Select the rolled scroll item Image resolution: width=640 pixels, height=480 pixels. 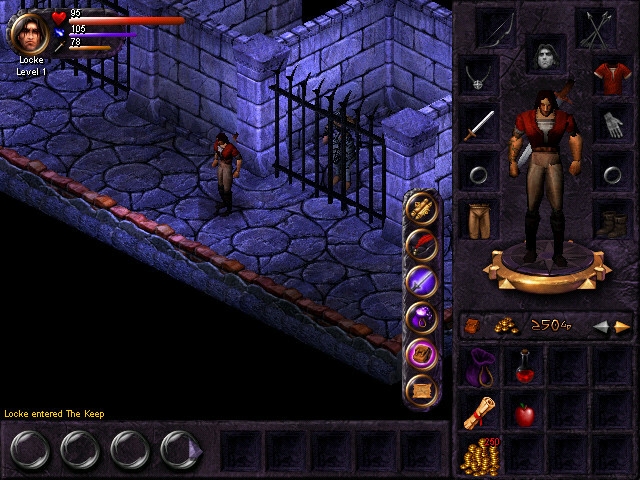[480, 412]
